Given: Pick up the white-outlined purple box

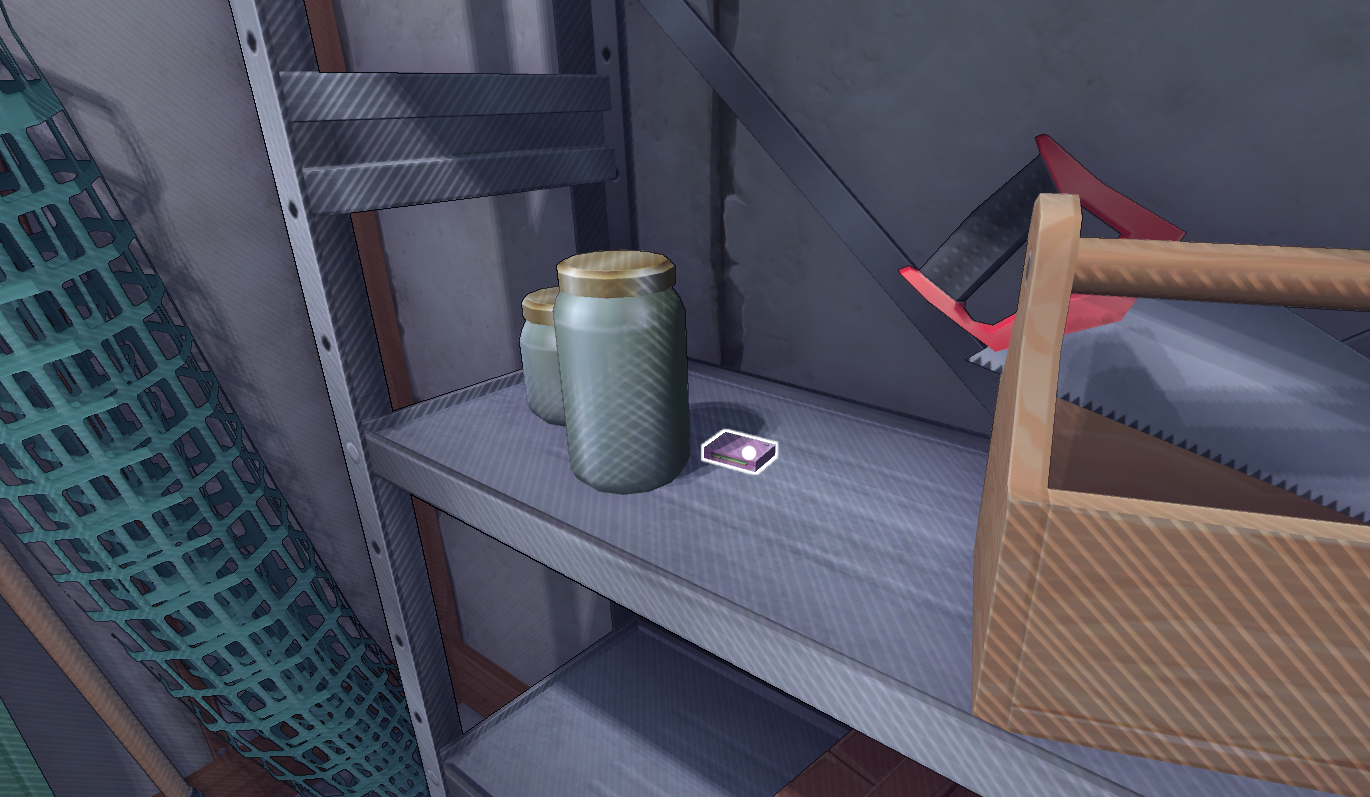Looking at the screenshot, I should click(x=741, y=452).
